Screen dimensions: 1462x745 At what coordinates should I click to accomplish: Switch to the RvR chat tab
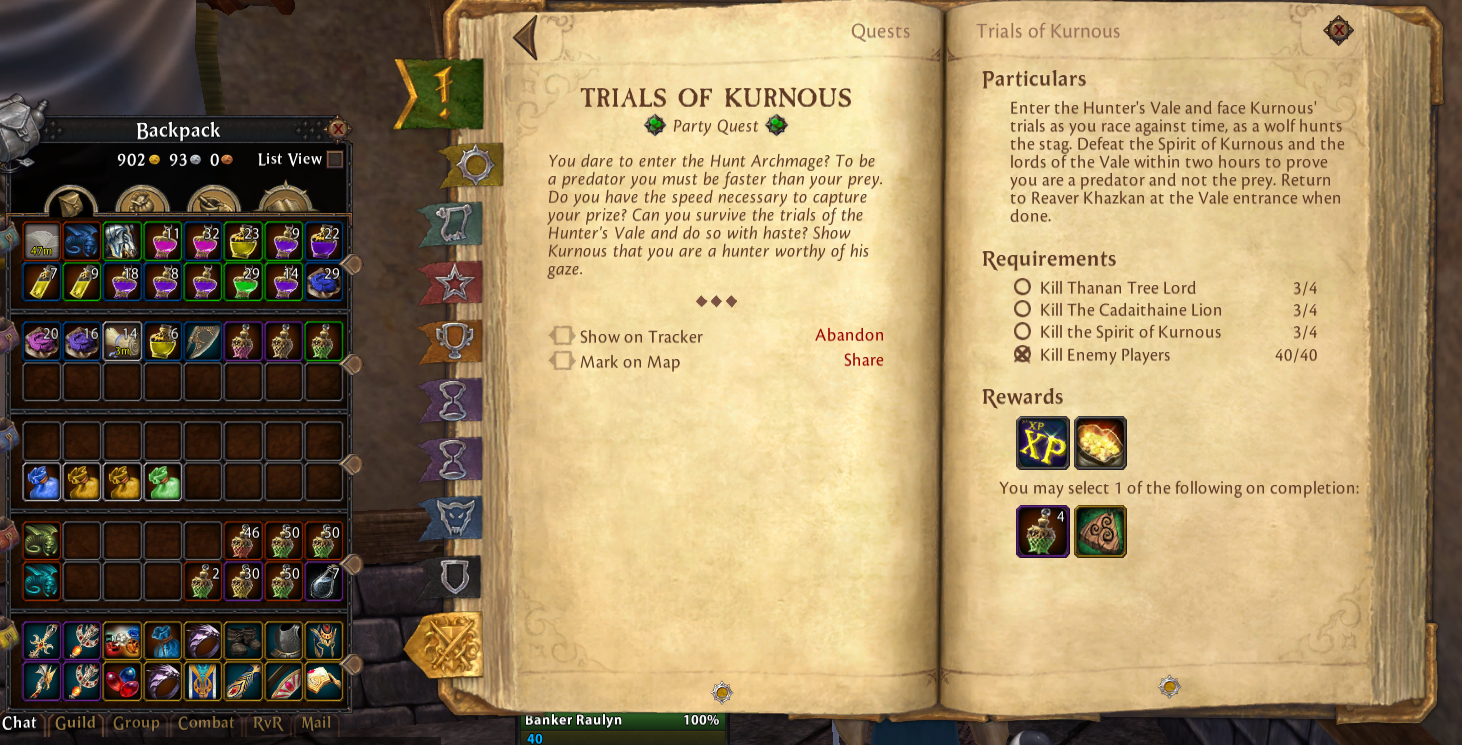[x=267, y=723]
